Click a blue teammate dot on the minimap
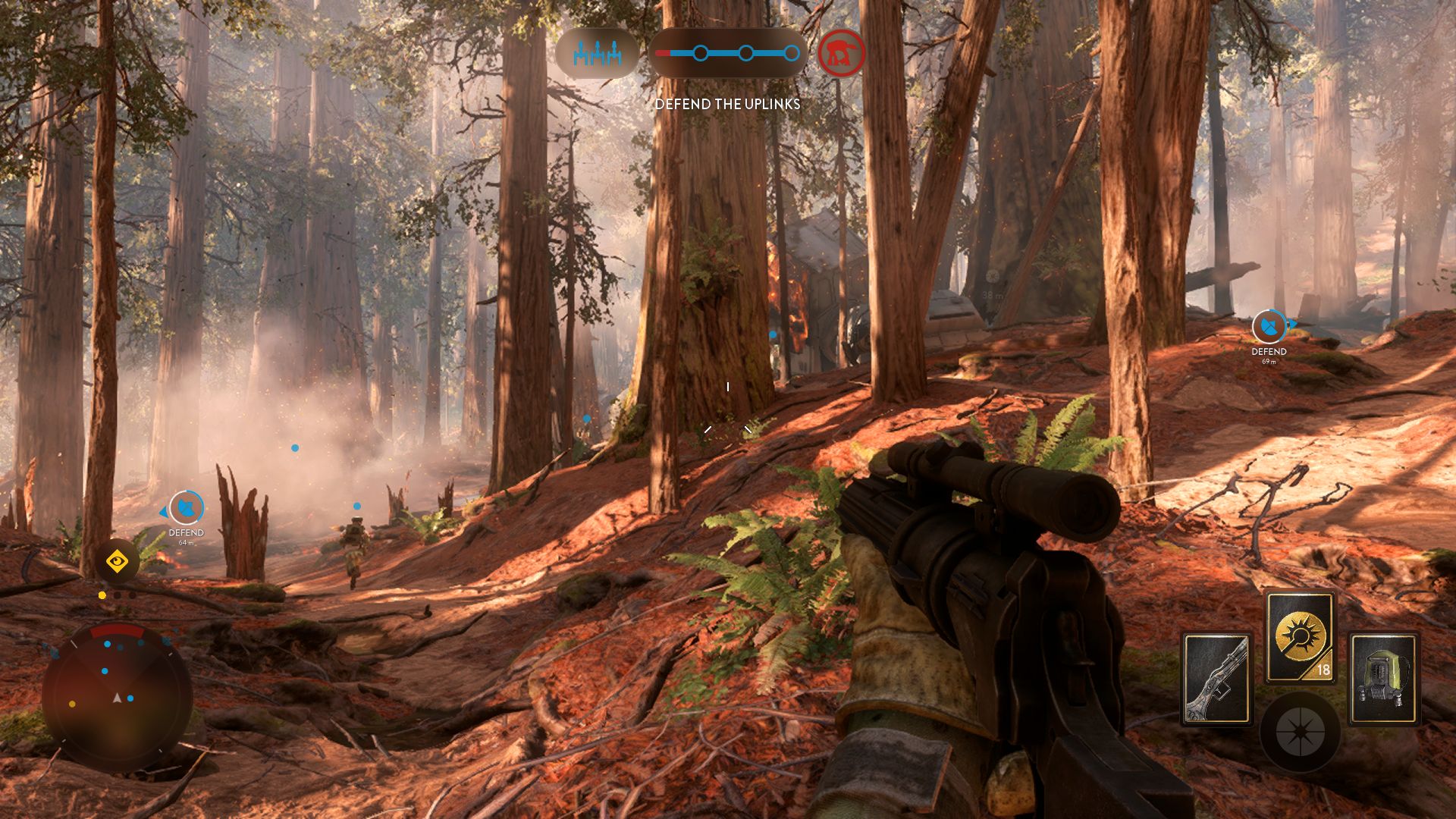 click(x=107, y=644)
